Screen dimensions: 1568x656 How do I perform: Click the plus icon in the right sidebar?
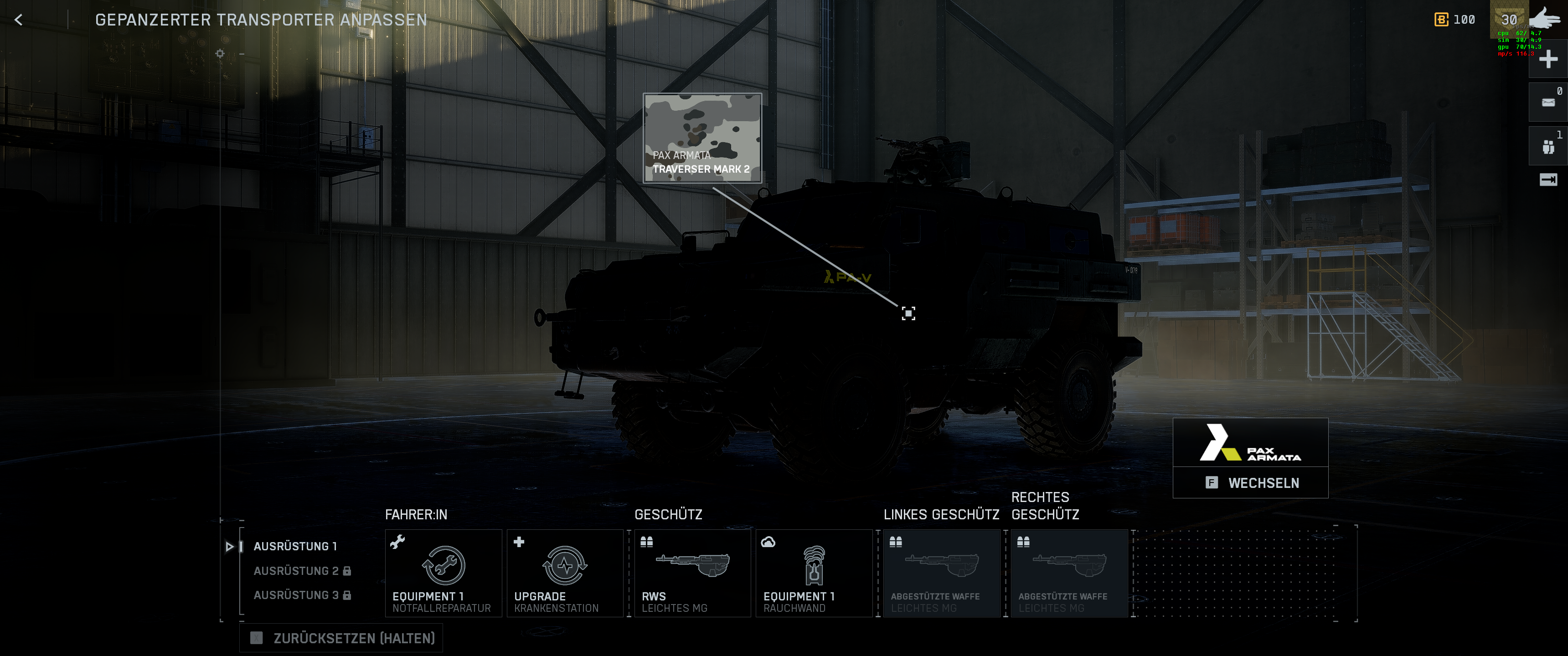(1547, 60)
